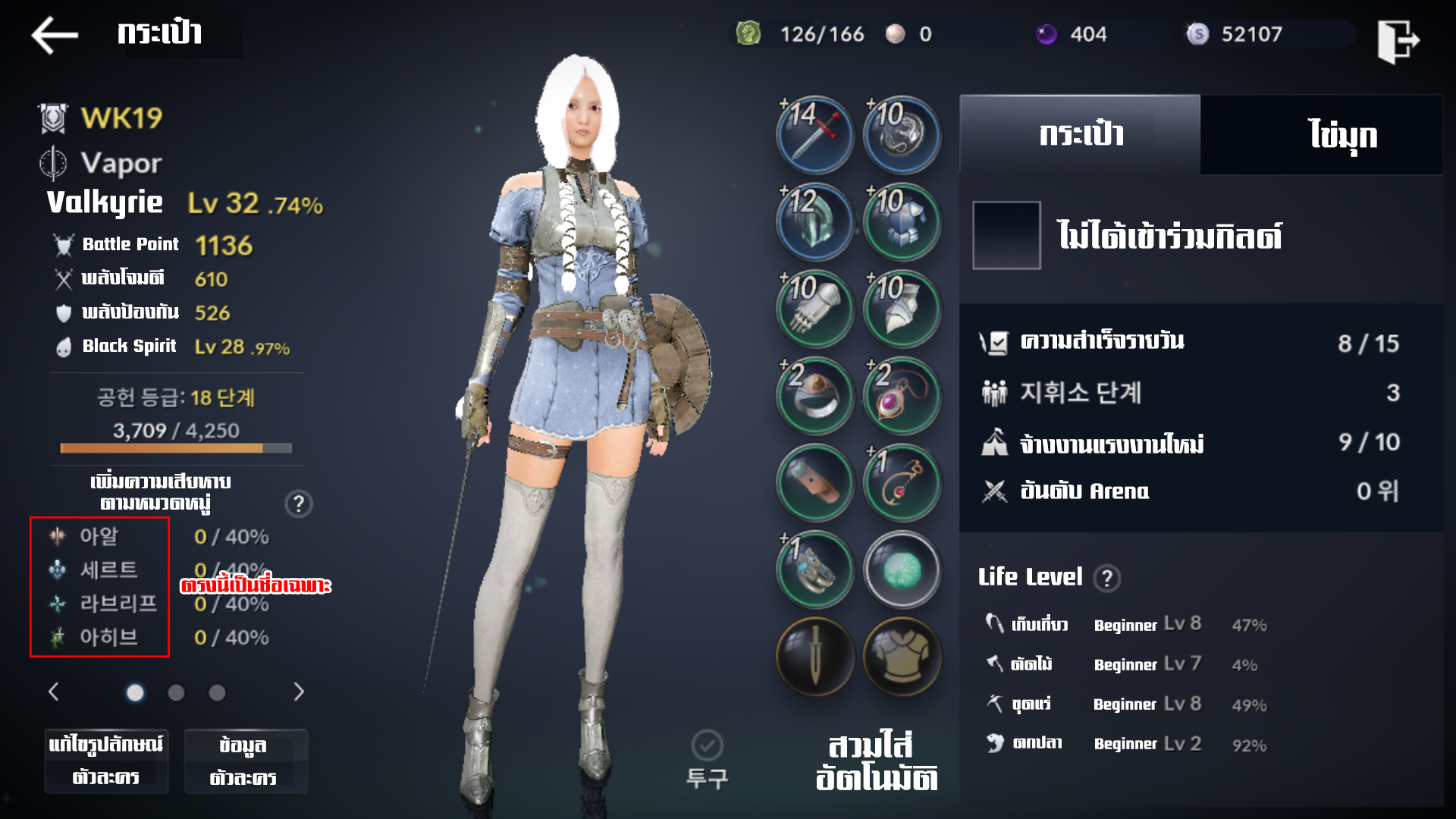
Task: Select the +2 necklace slot
Action: pos(902,395)
